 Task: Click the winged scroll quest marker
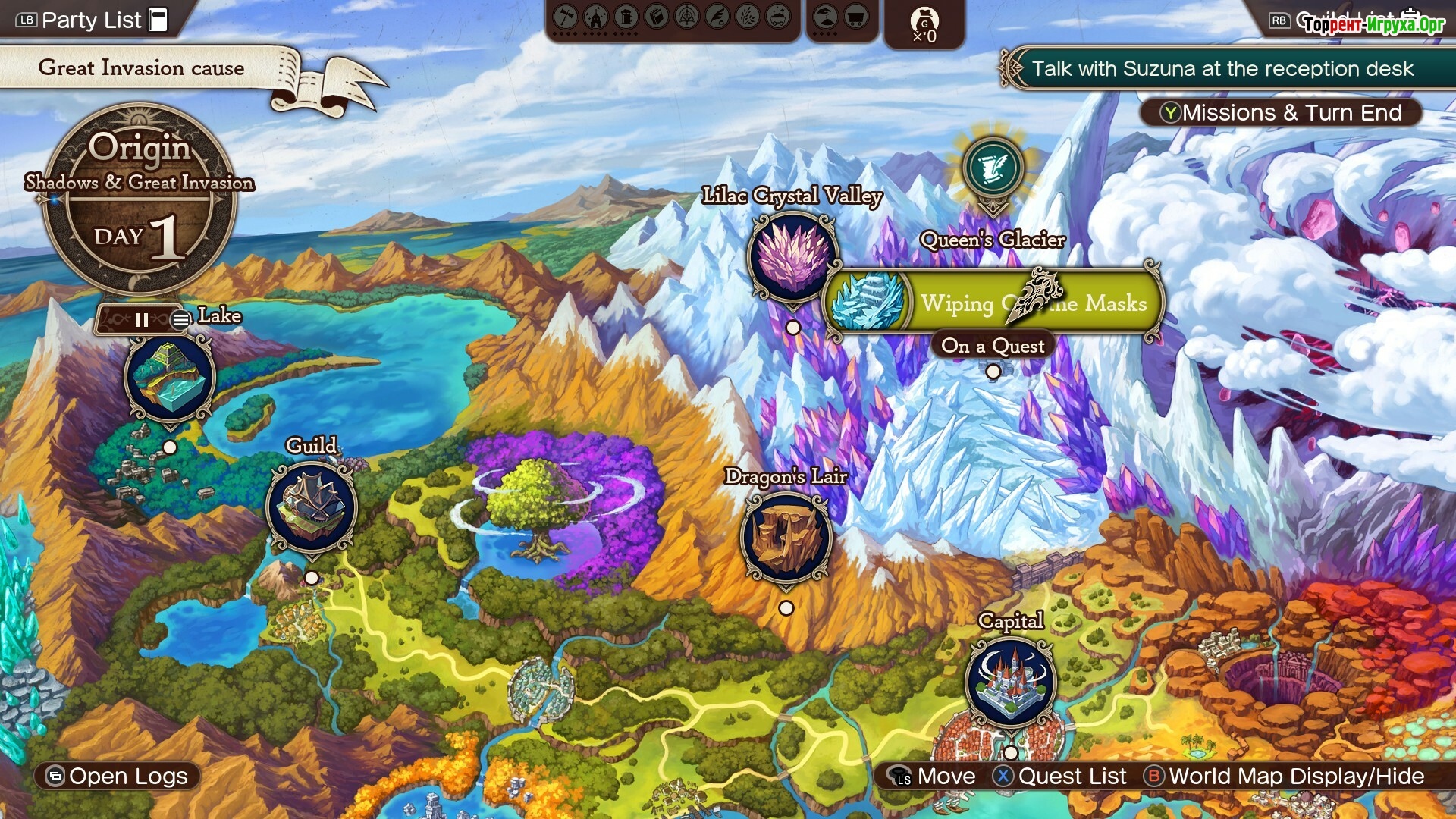pos(992,168)
